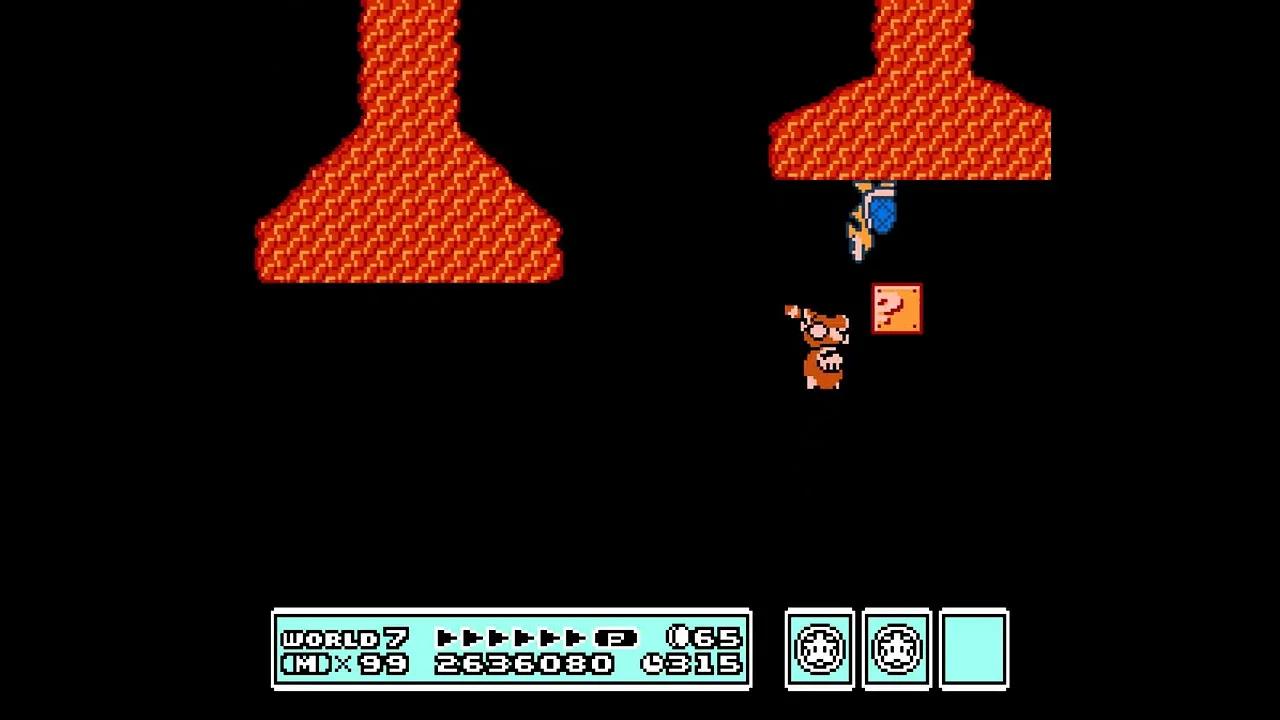This screenshot has width=1280, height=720.
Task: Select the first stored Mushroom item box
Action: [x=819, y=649]
